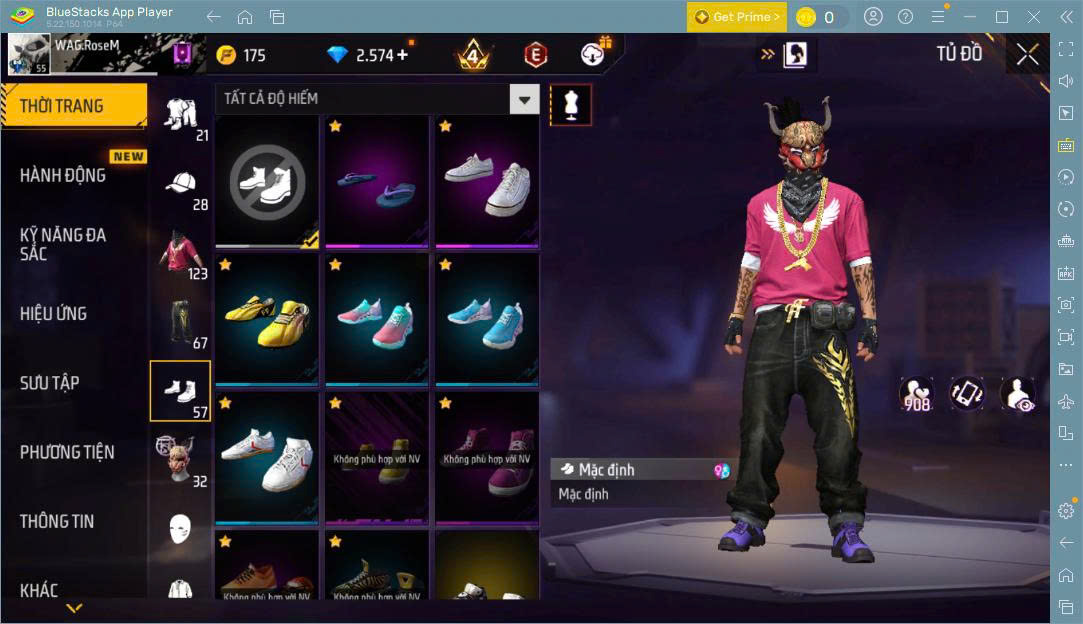This screenshot has height=624, width=1083.
Task: Show the Thông Tin section
Action: coord(57,521)
